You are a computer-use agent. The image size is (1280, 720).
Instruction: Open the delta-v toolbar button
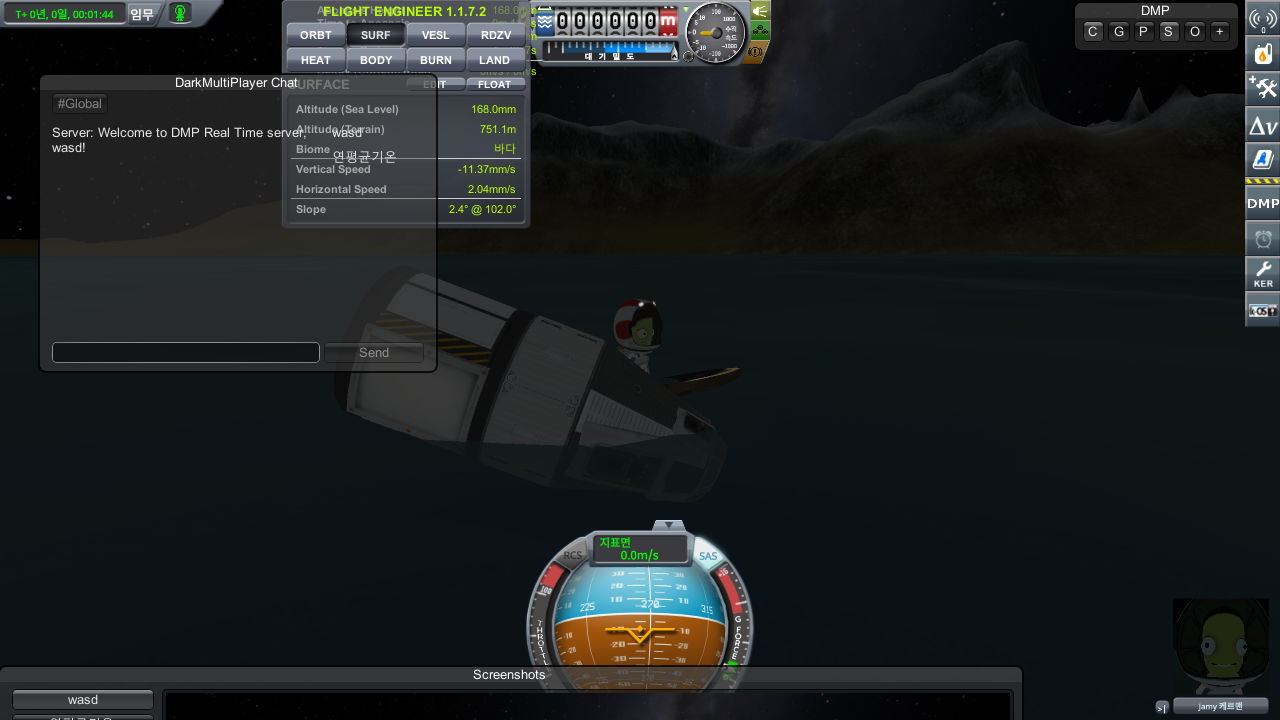[x=1263, y=126]
